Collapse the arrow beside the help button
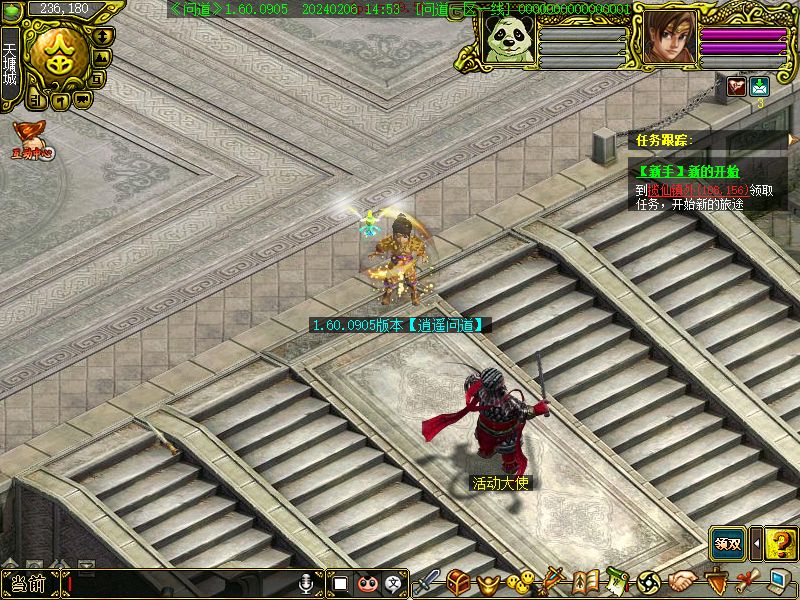 [x=756, y=544]
